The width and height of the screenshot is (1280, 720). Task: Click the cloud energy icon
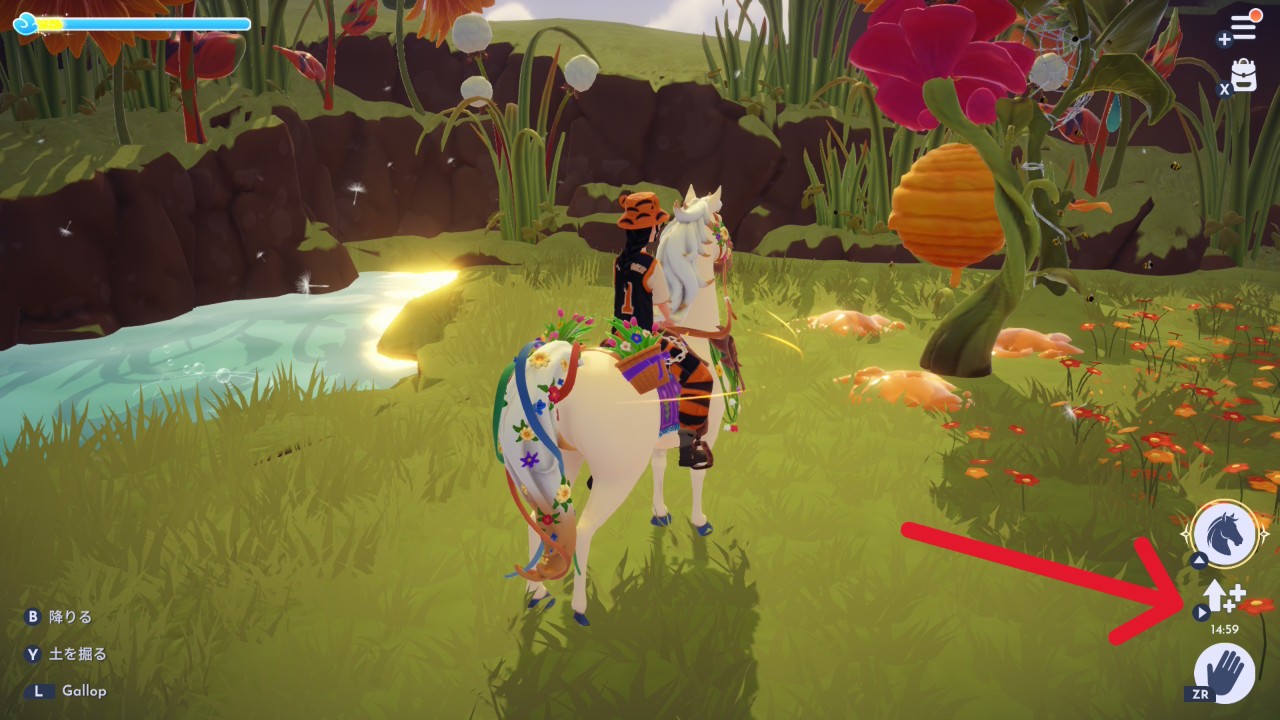click(x=25, y=22)
